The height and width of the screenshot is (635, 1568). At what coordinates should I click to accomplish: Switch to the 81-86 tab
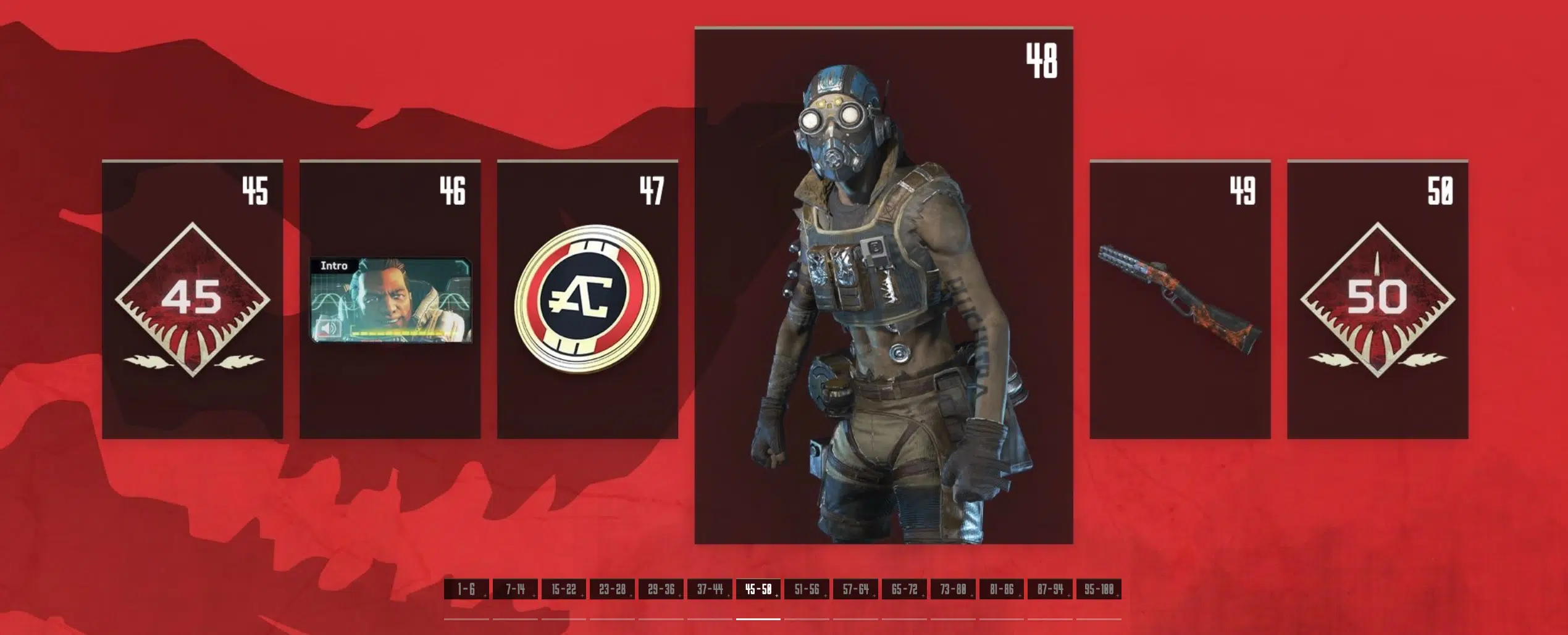point(1001,589)
